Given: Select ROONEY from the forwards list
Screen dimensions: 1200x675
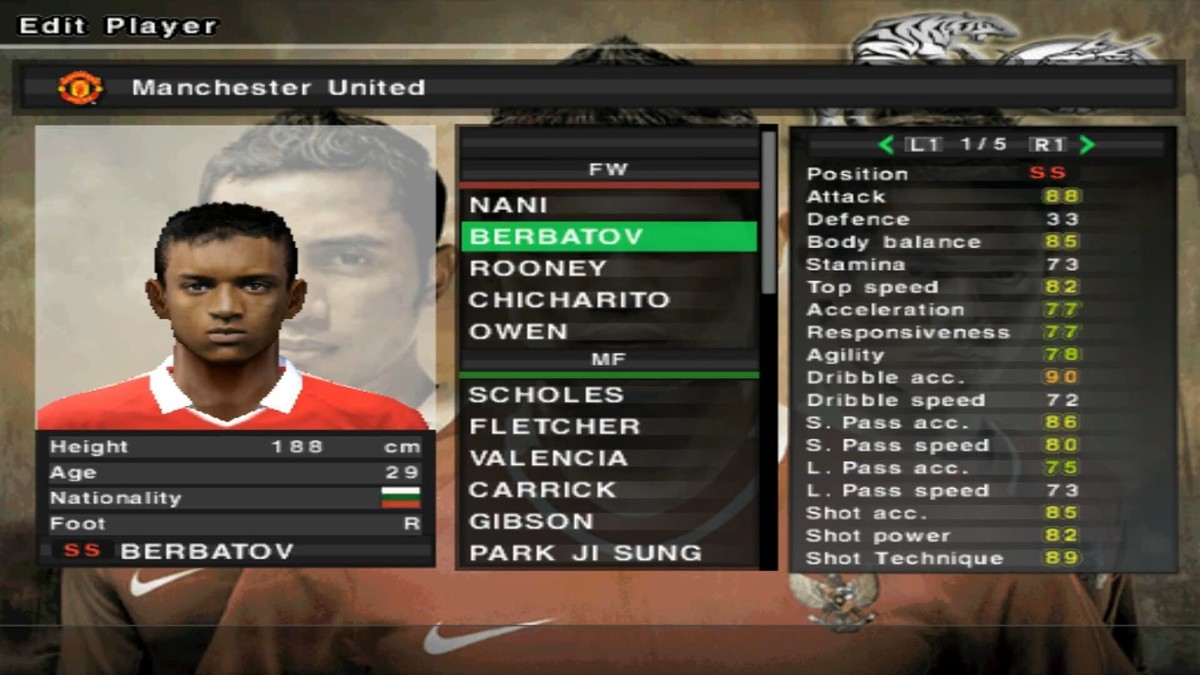Looking at the screenshot, I should [x=538, y=268].
